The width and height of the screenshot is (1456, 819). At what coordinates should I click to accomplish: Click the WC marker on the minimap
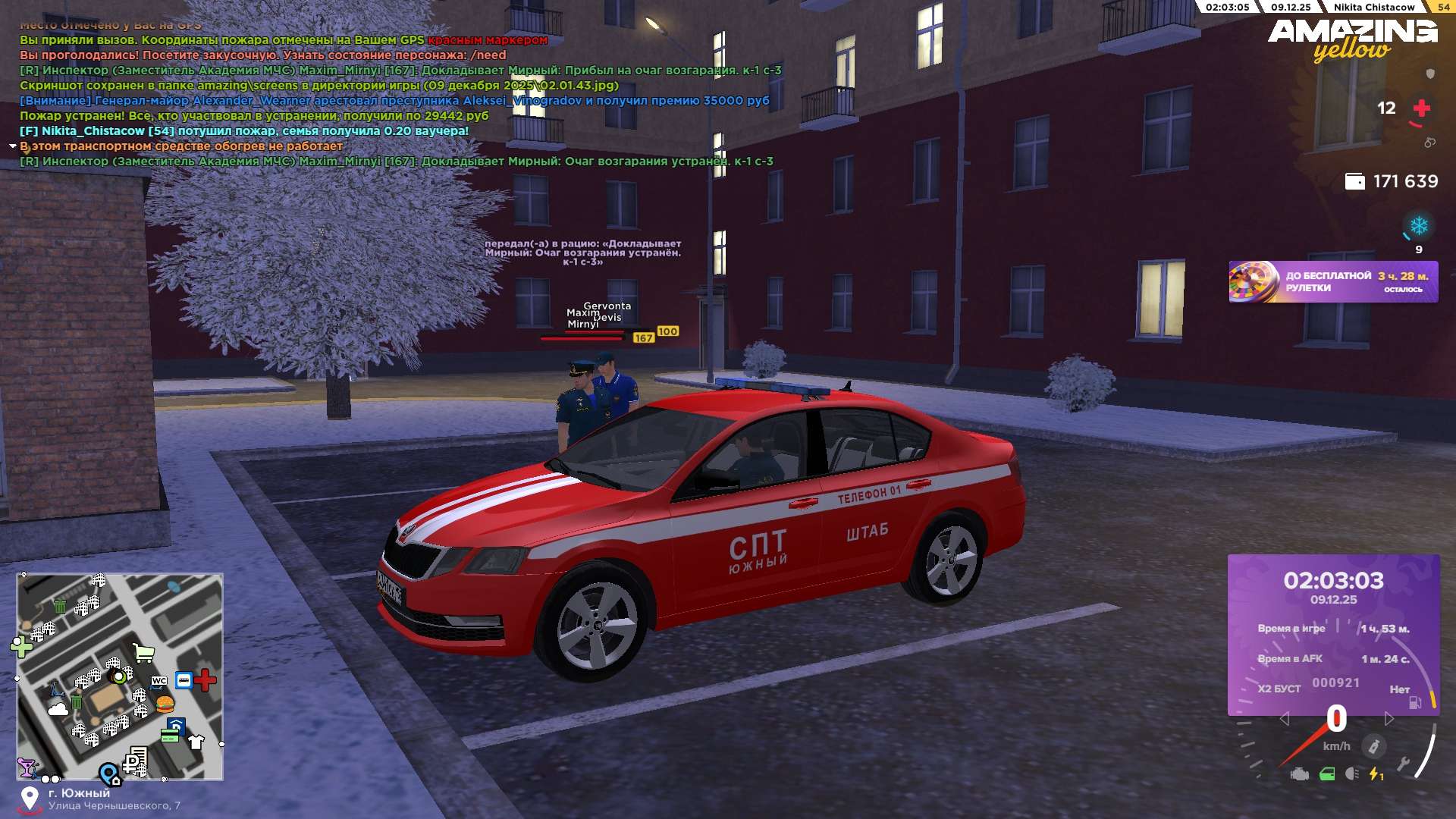[159, 680]
